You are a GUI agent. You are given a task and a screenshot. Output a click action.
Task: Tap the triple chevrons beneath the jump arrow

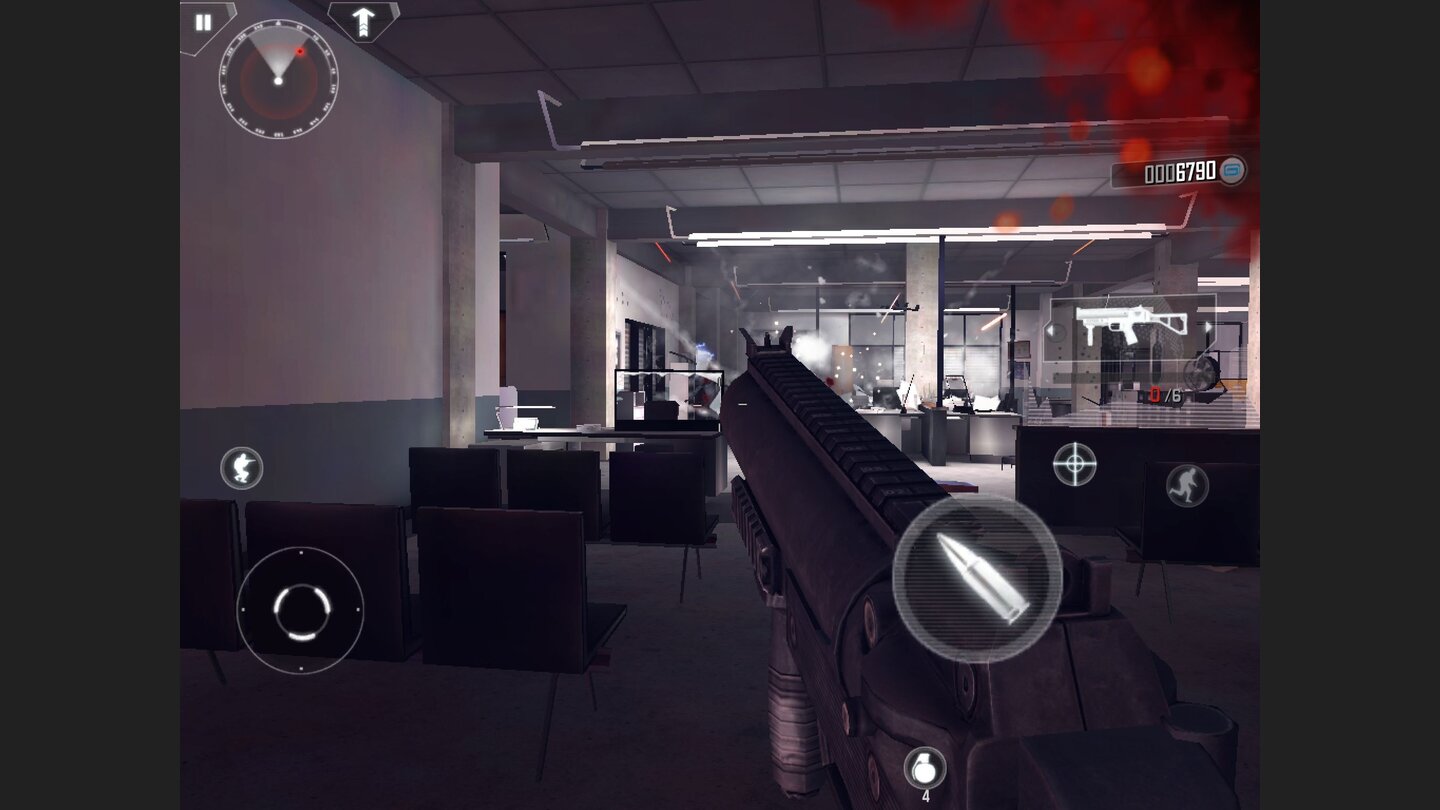(x=363, y=30)
